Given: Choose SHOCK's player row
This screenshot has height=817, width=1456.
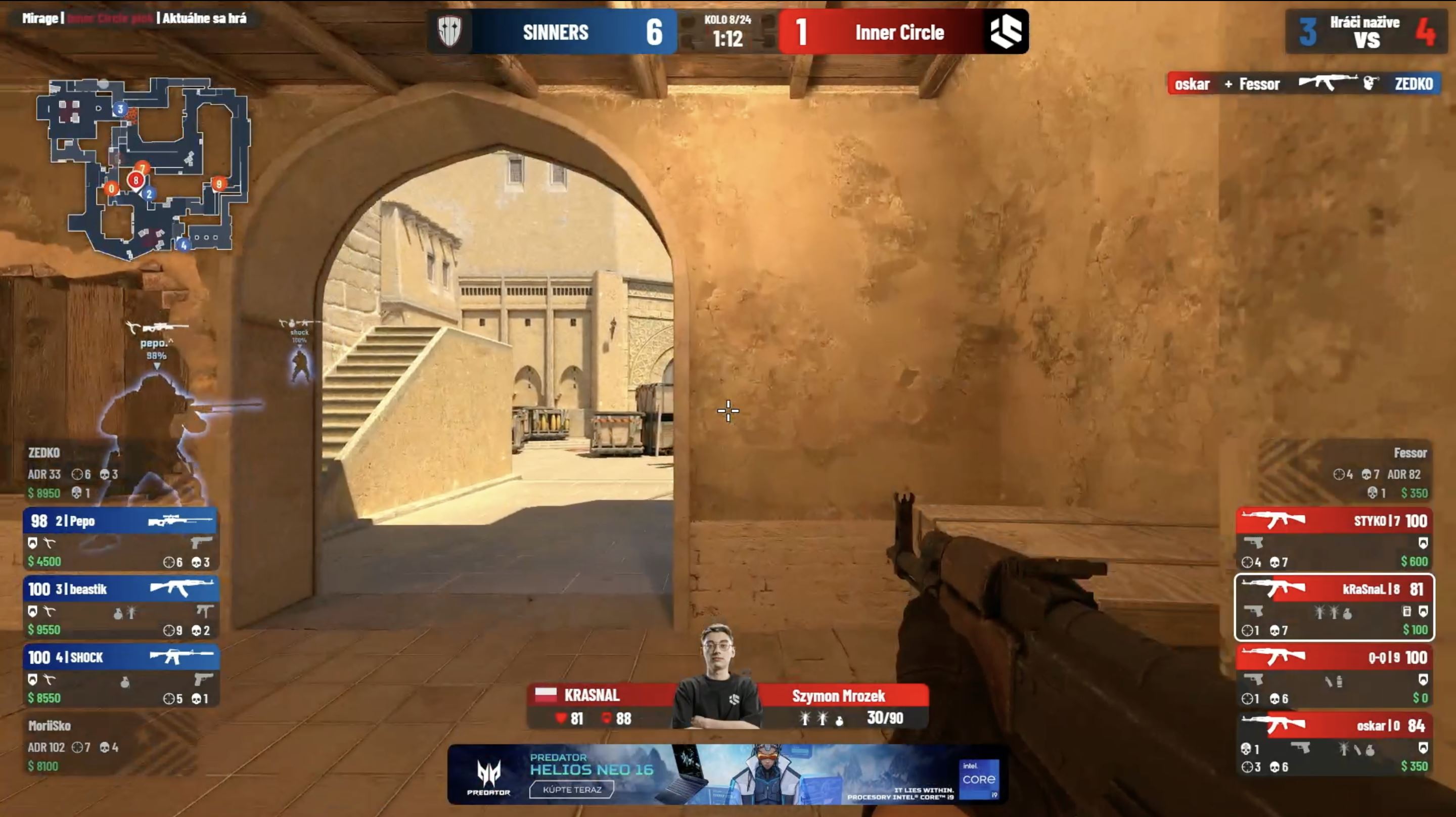Looking at the screenshot, I should click(120, 675).
